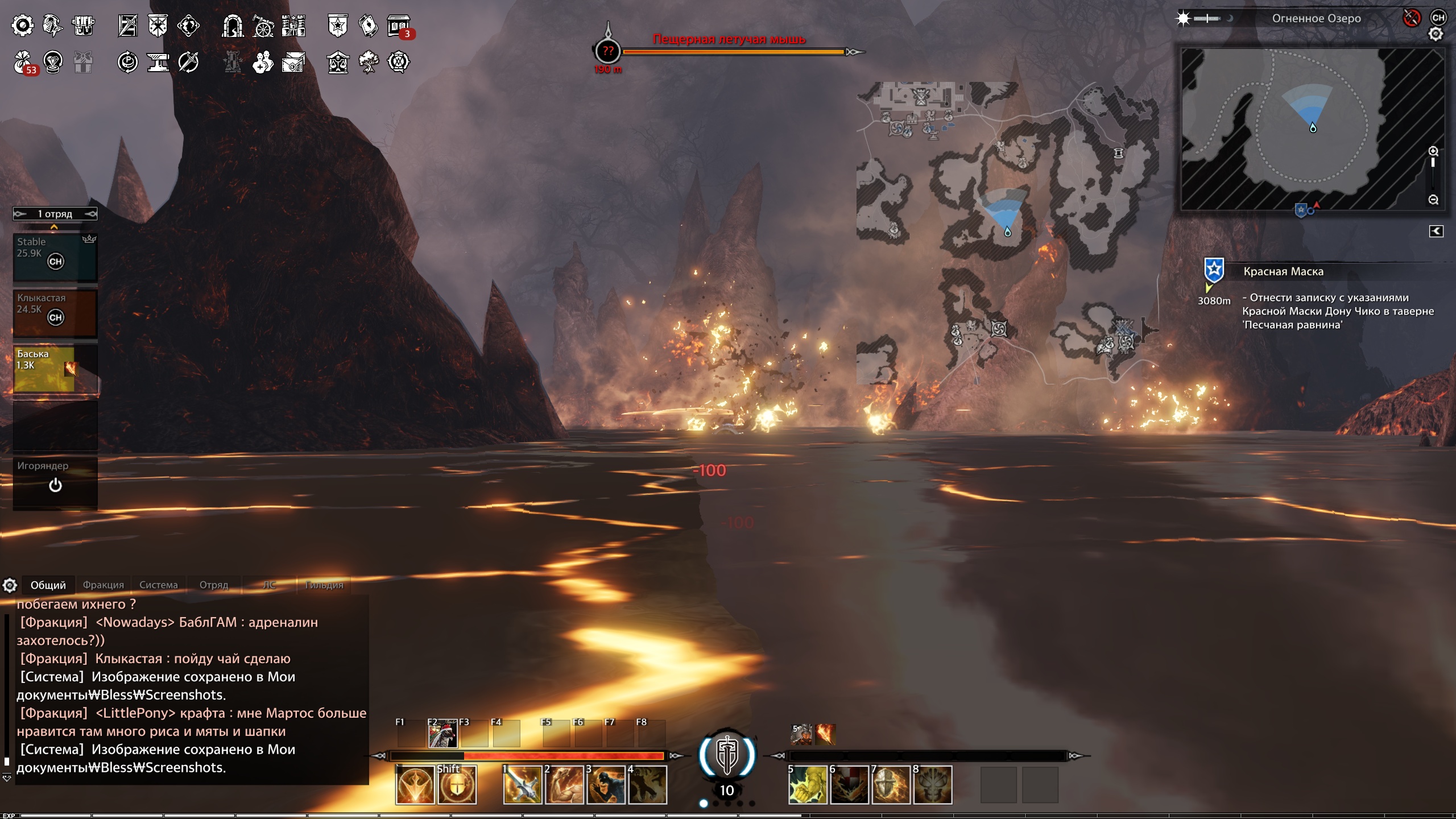This screenshot has width=1456, height=819.
Task: Activate the yellow fist skill in slot 5
Action: pos(808,785)
